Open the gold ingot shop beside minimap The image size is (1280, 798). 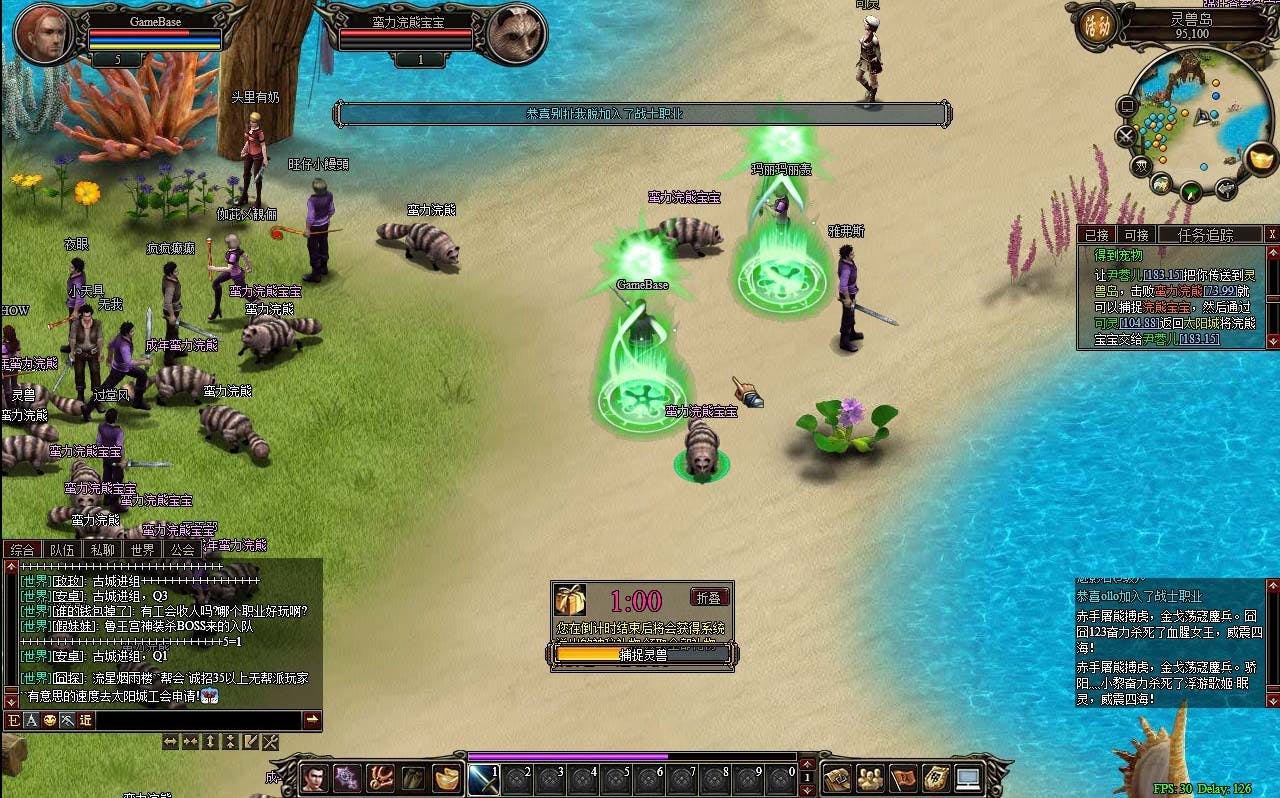[x=1262, y=159]
